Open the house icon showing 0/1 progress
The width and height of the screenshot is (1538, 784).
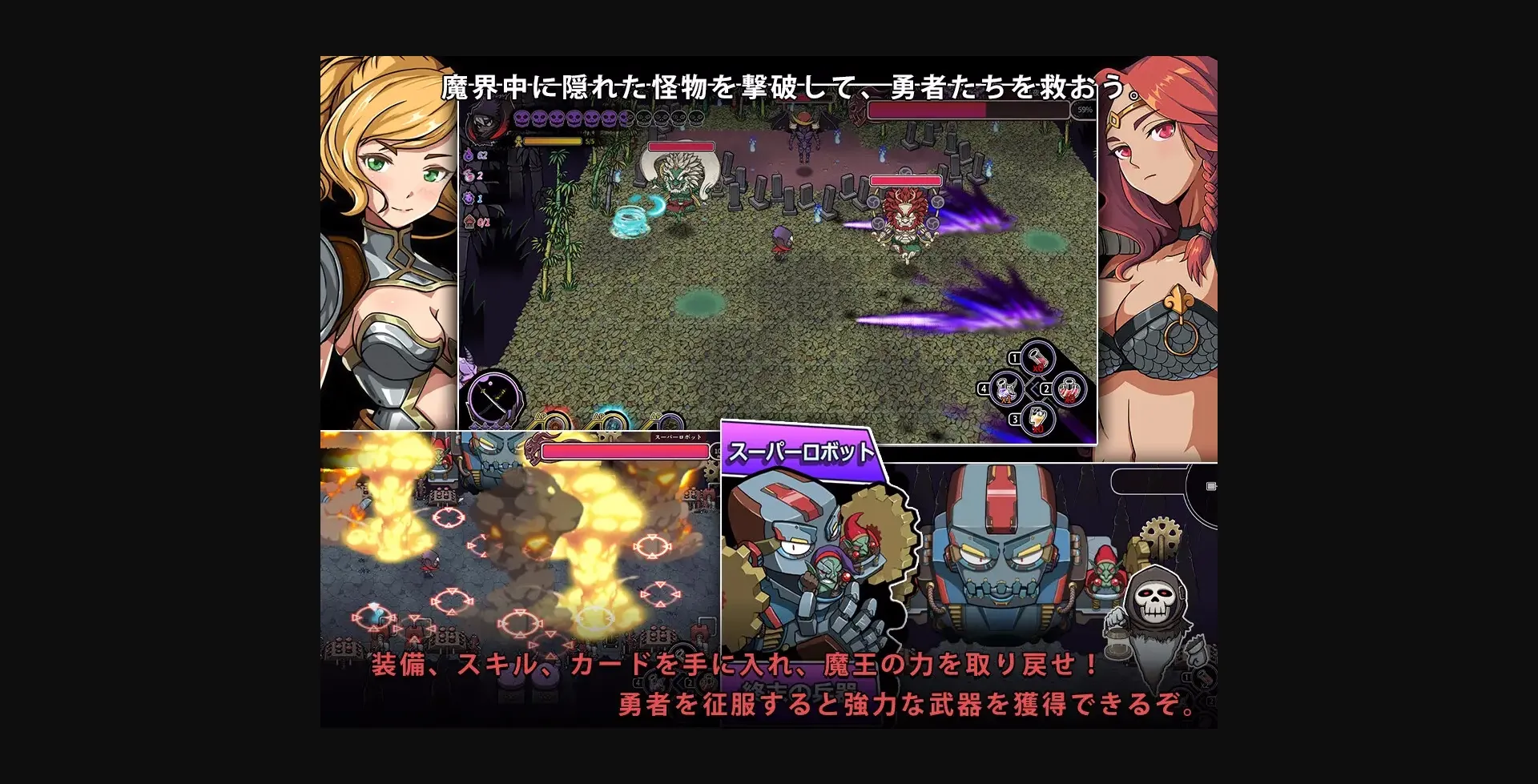coord(469,221)
